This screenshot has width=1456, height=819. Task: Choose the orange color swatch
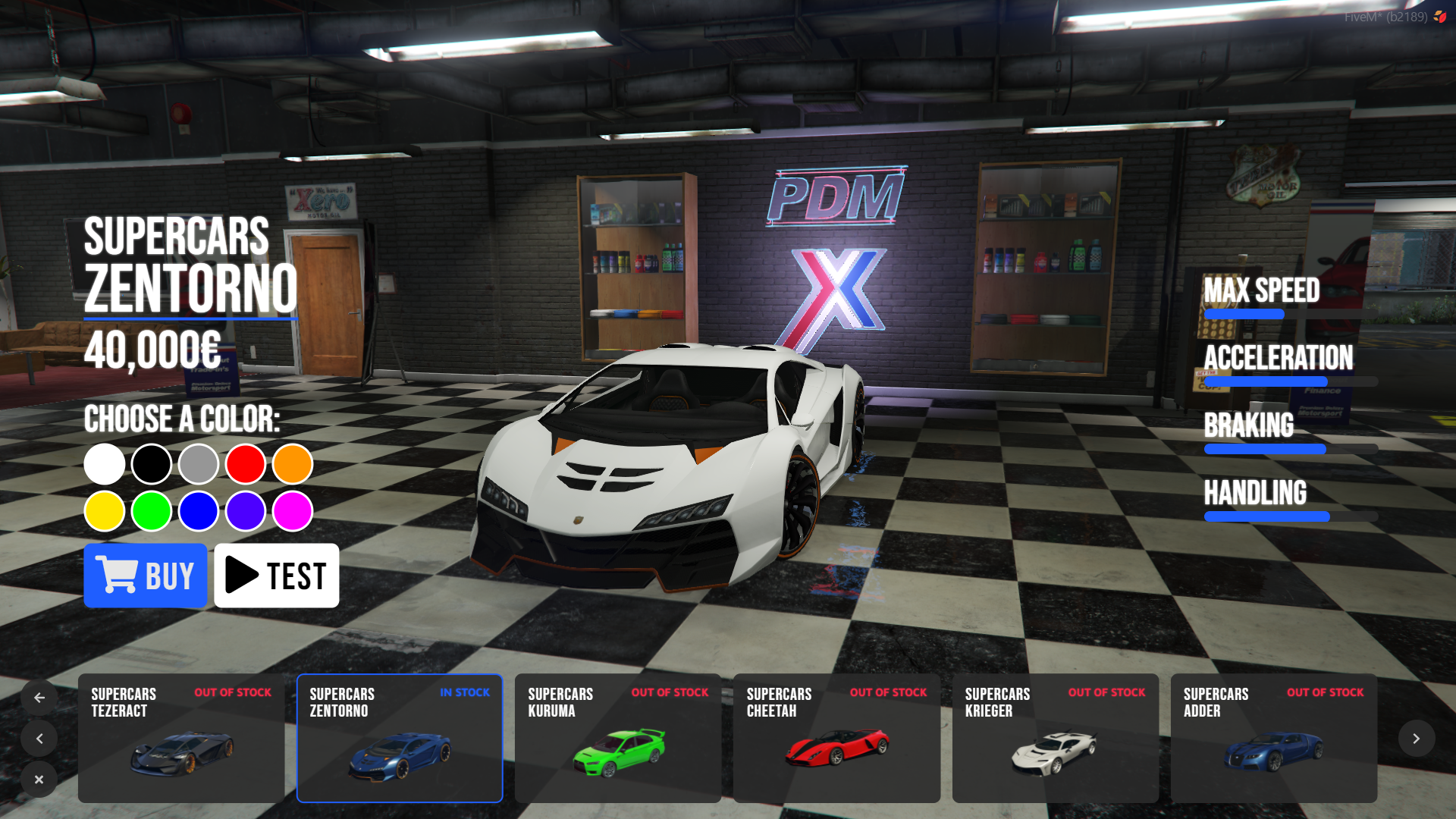point(293,464)
